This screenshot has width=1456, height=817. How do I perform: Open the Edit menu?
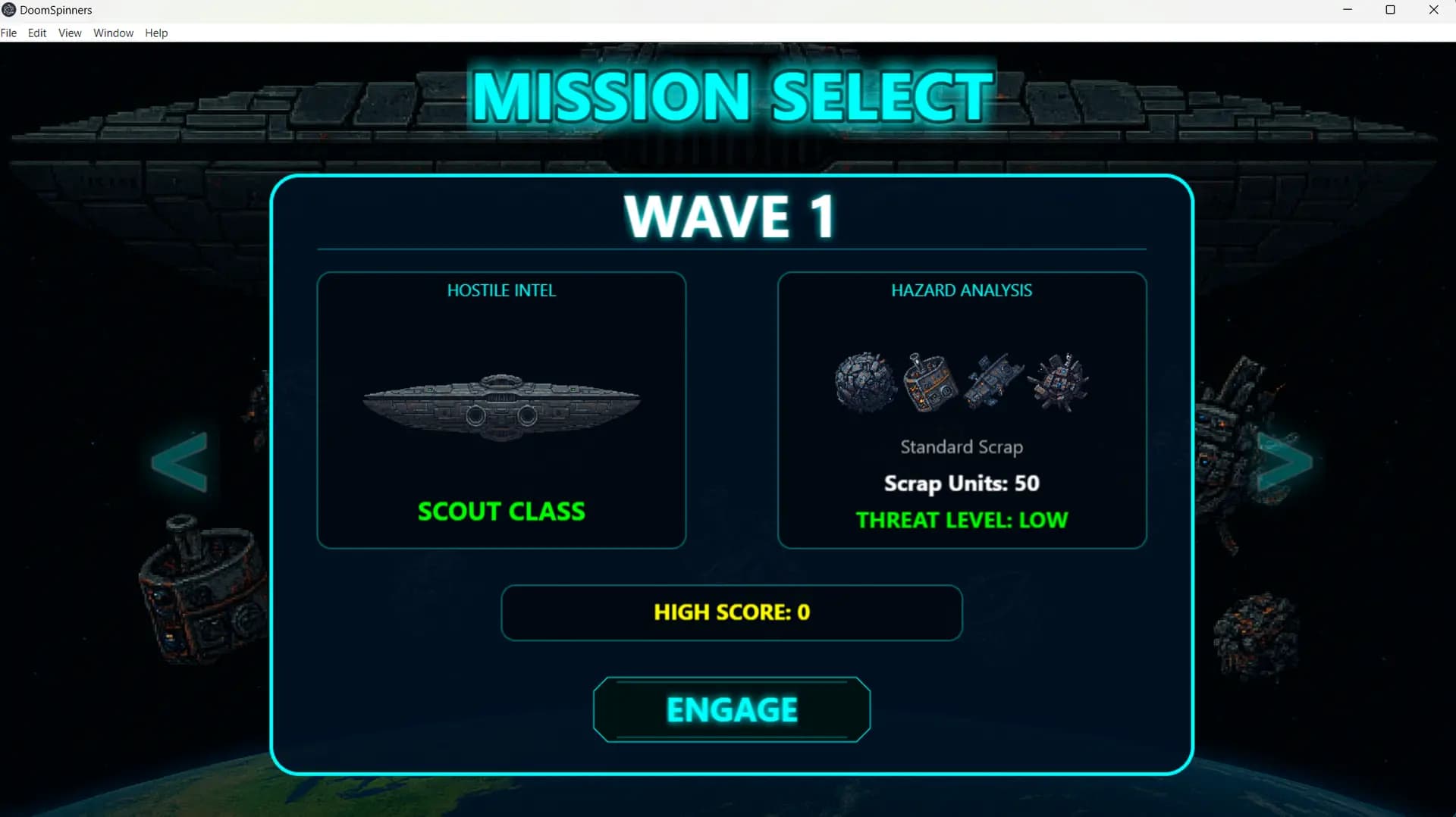[36, 33]
